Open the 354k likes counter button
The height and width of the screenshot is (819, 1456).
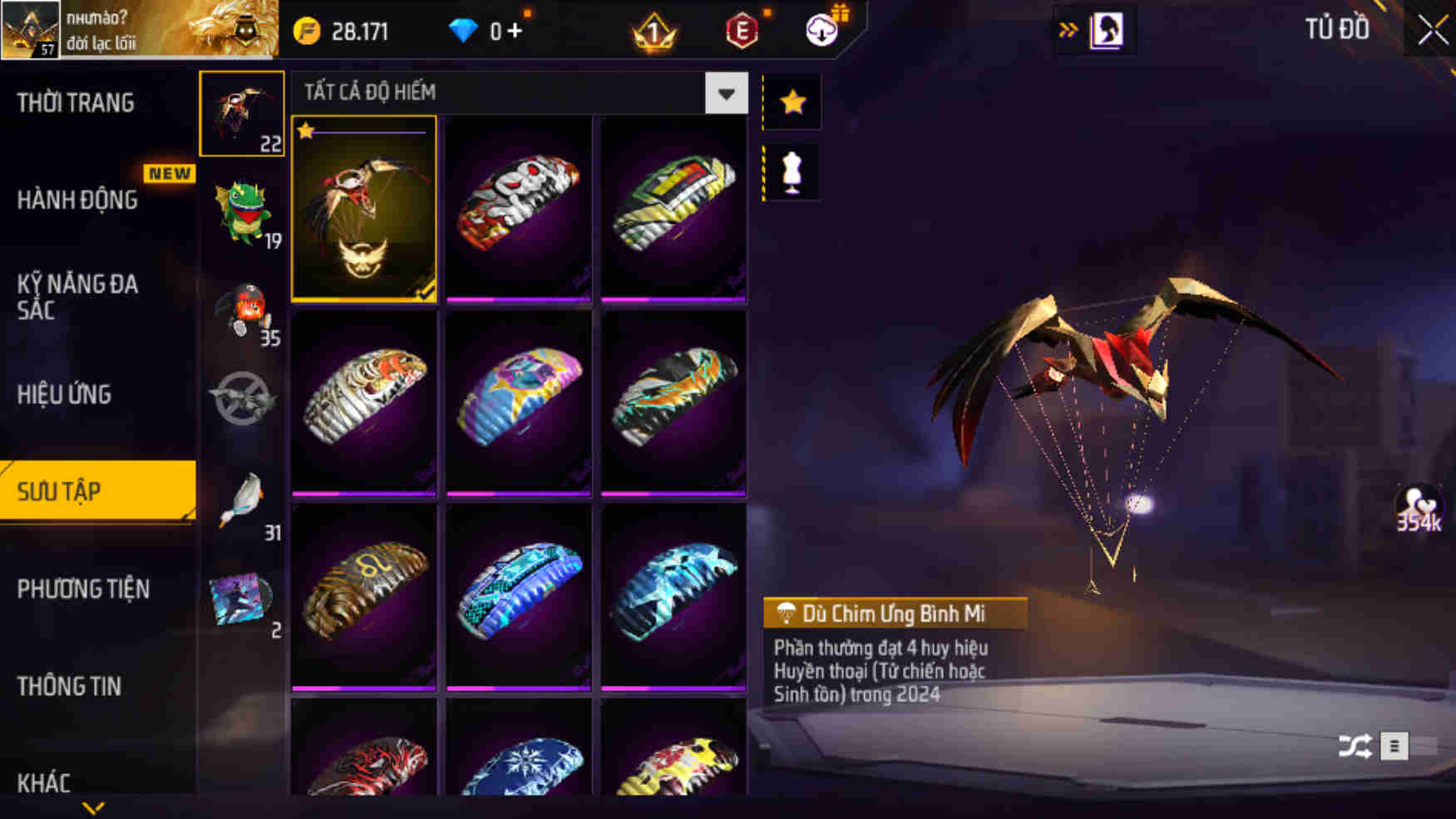point(1419,509)
